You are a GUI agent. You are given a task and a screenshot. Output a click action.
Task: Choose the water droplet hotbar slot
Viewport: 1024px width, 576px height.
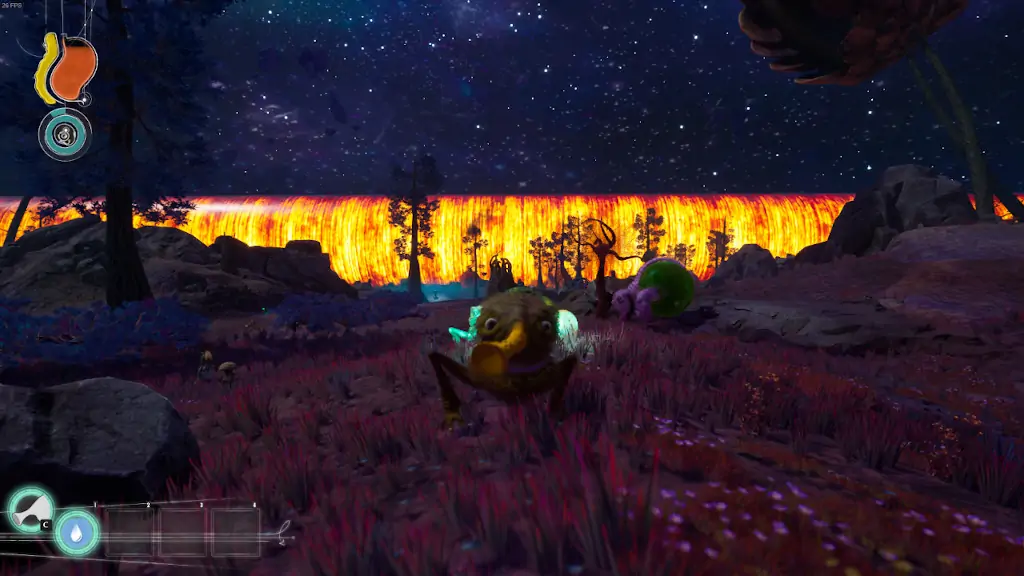pos(77,532)
